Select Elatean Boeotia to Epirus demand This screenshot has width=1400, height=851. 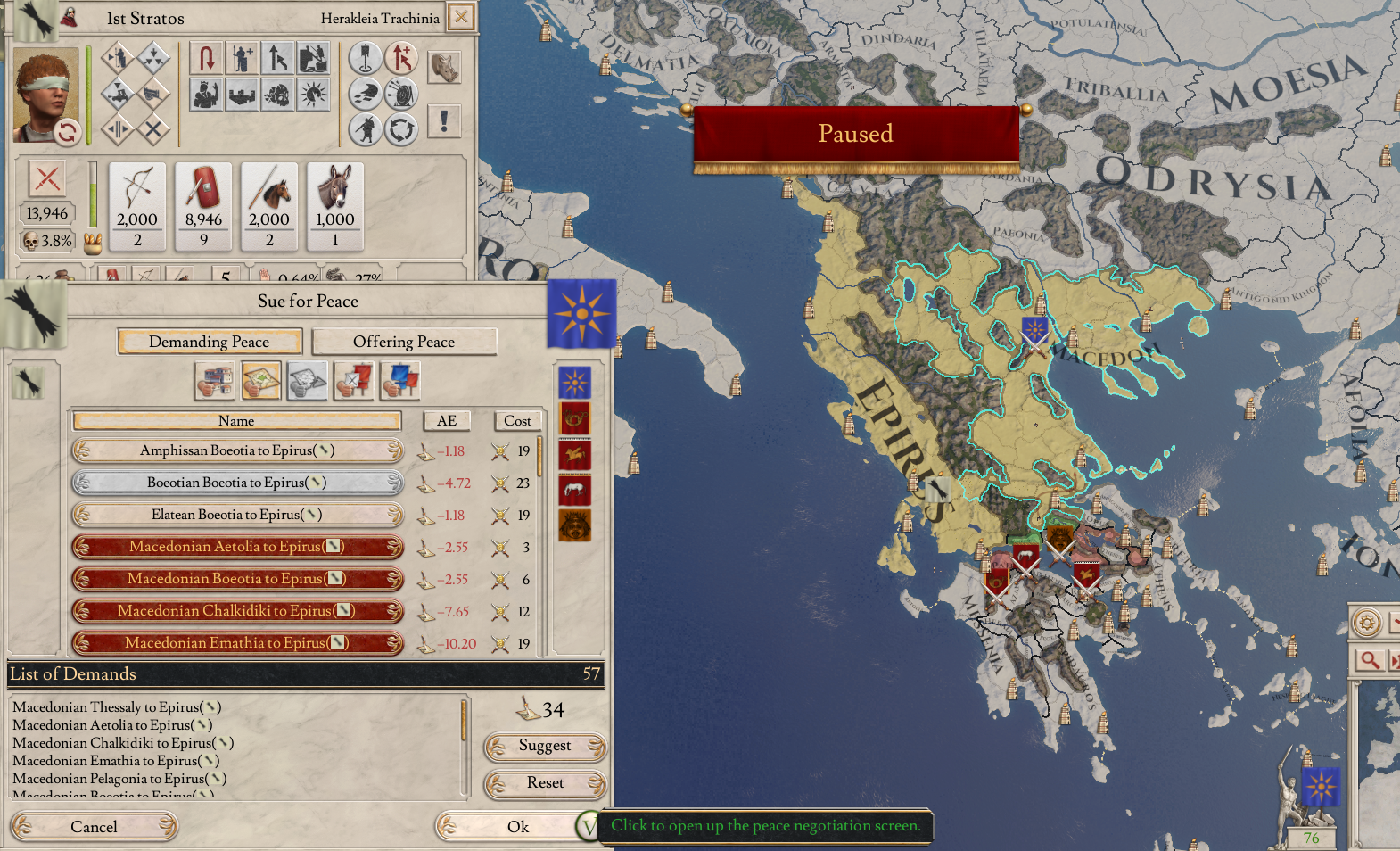(237, 515)
